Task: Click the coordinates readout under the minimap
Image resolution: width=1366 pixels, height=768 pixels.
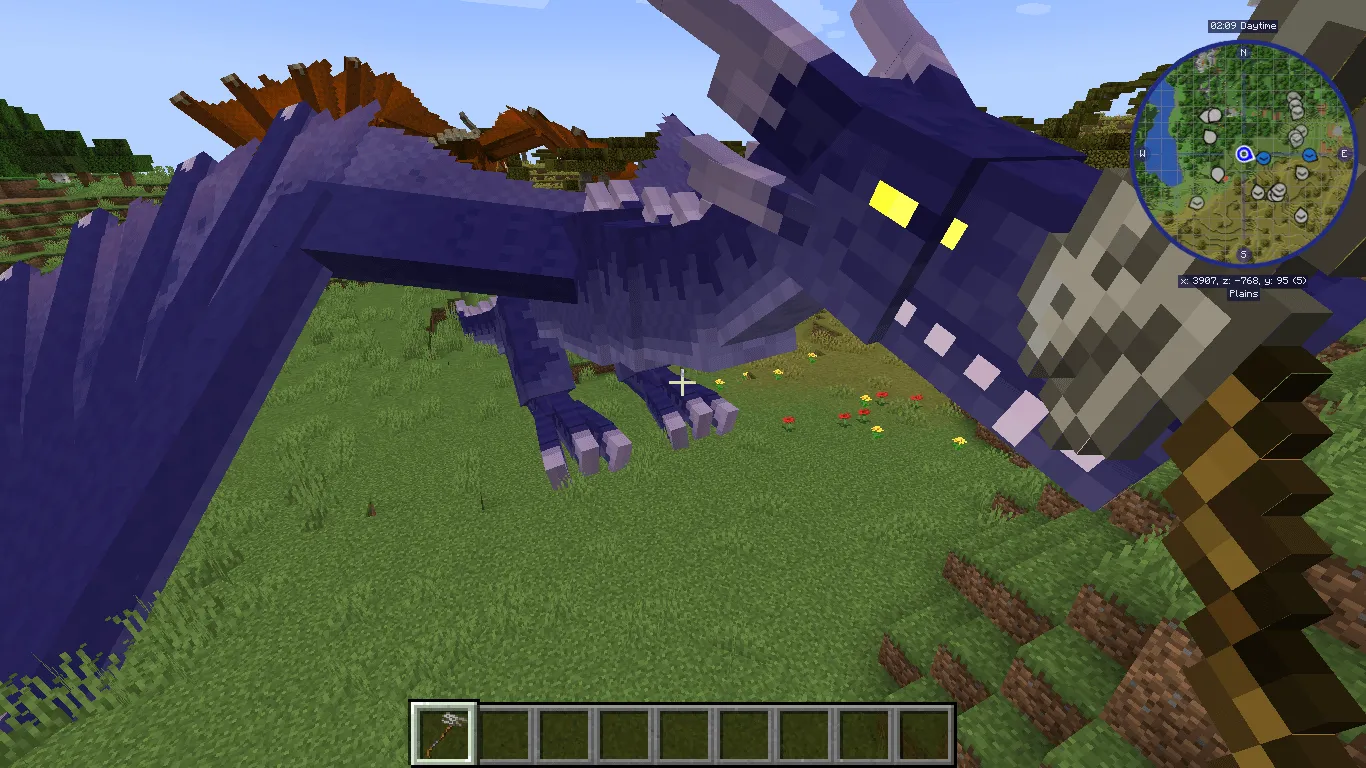Action: point(1243,280)
